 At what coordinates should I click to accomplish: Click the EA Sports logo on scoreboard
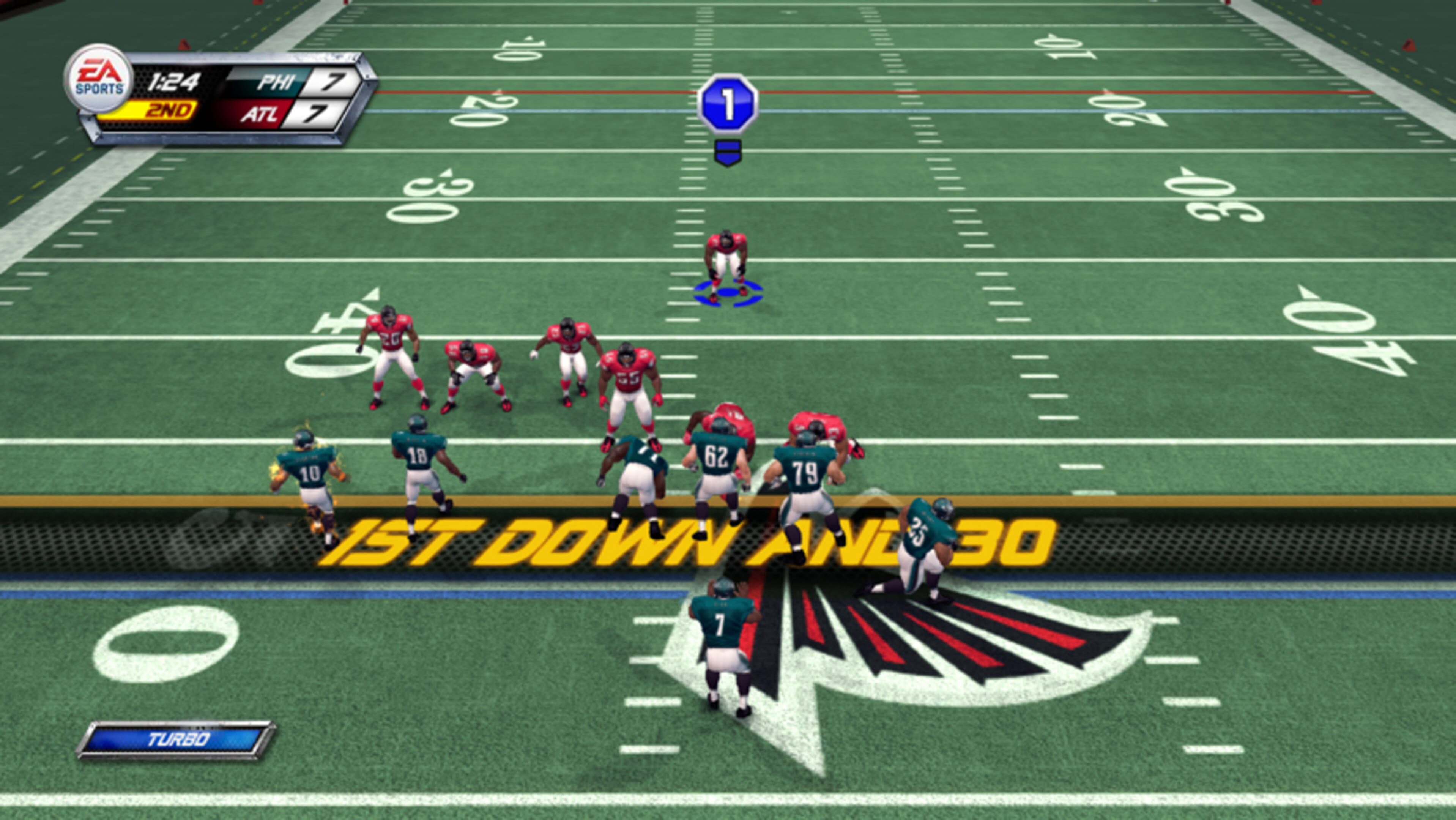click(x=99, y=79)
